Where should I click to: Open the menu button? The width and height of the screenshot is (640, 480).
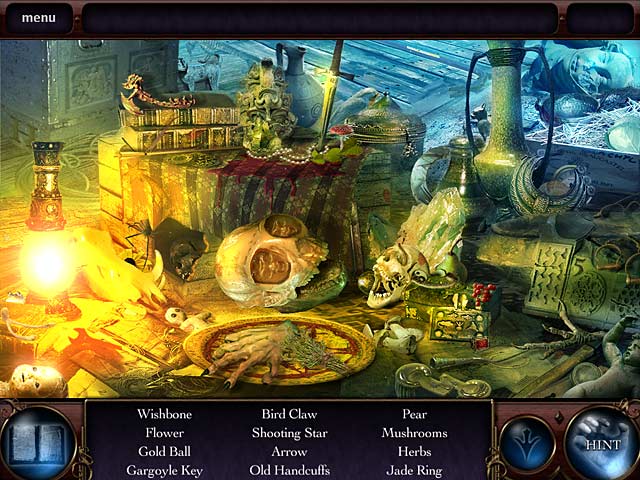(38, 18)
